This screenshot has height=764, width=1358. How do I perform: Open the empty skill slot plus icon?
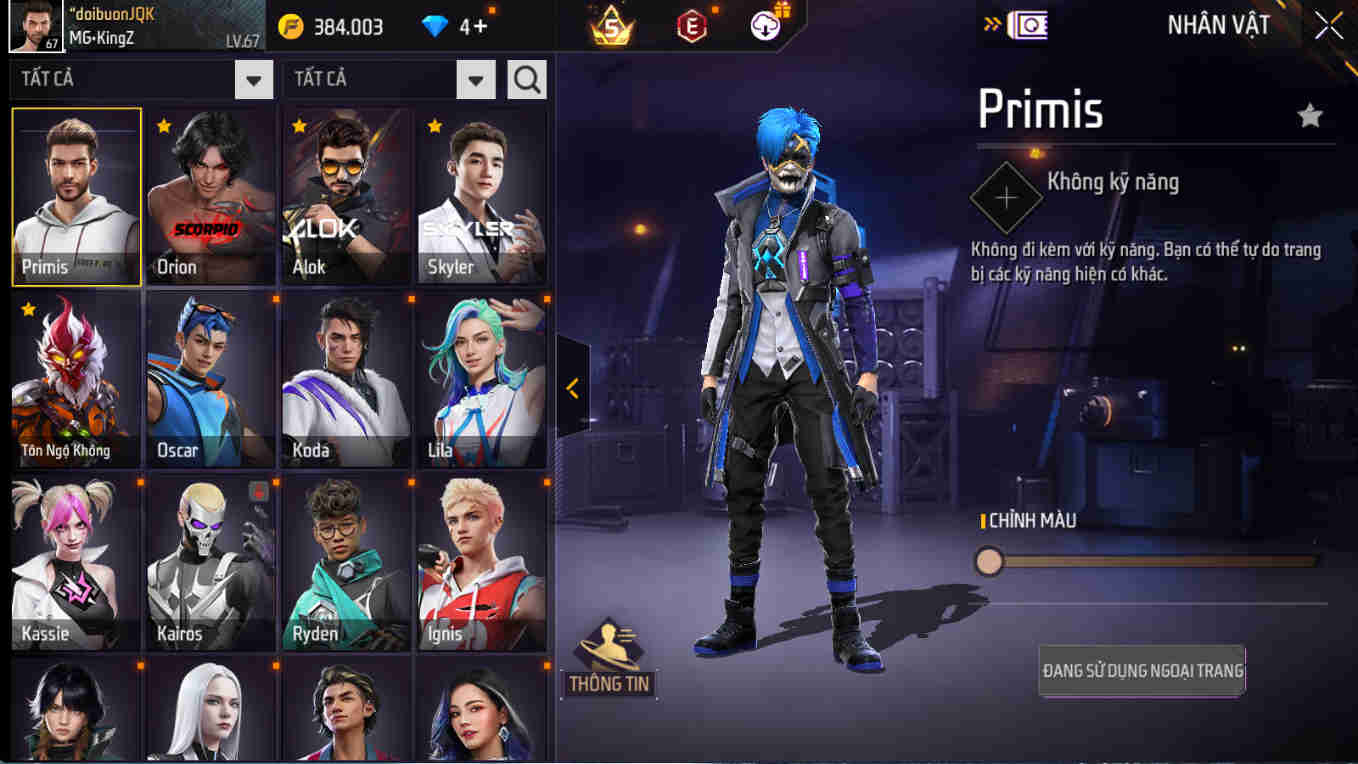pyautogui.click(x=1006, y=196)
